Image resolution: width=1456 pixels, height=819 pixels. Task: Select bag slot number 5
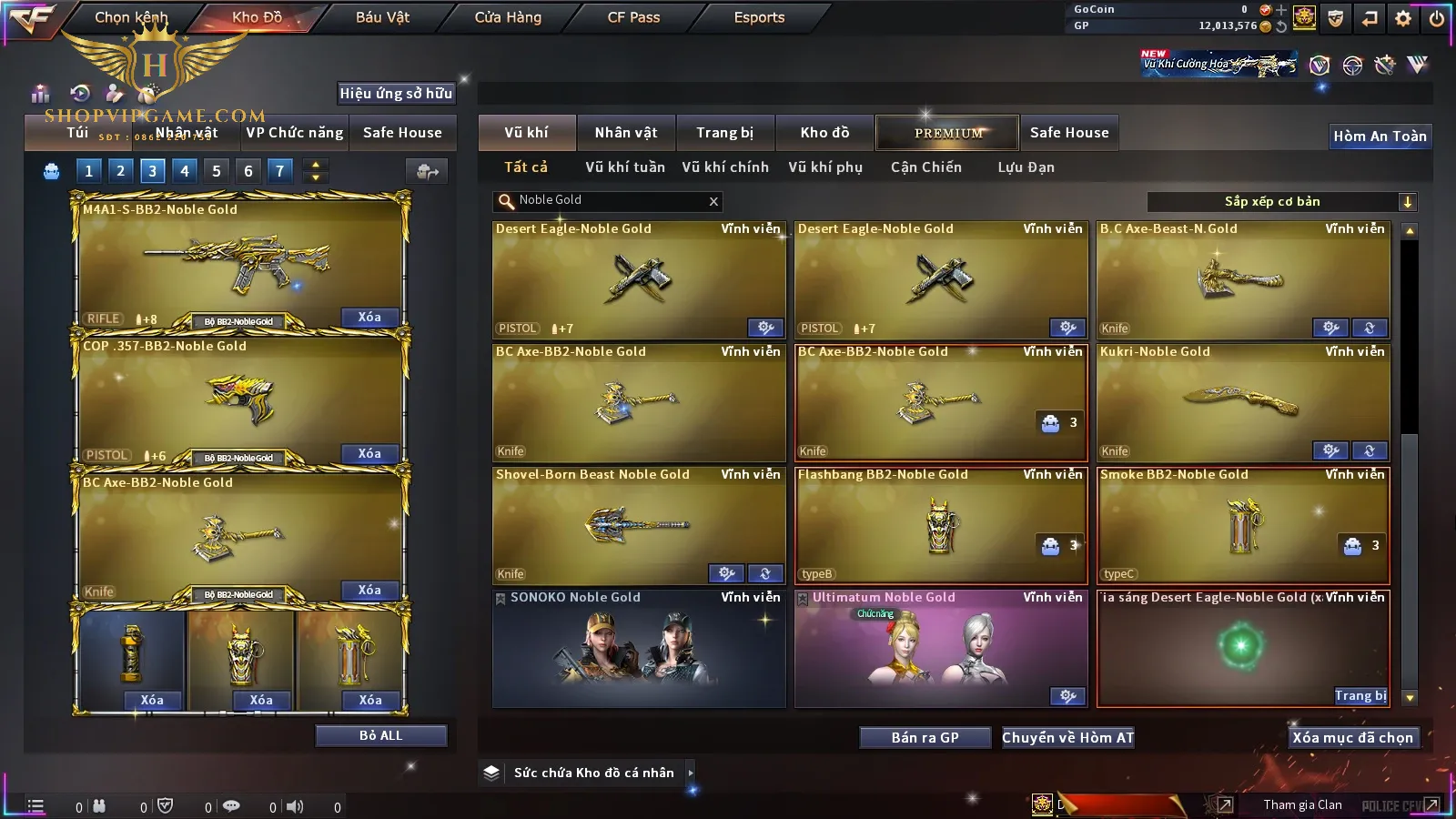click(217, 170)
